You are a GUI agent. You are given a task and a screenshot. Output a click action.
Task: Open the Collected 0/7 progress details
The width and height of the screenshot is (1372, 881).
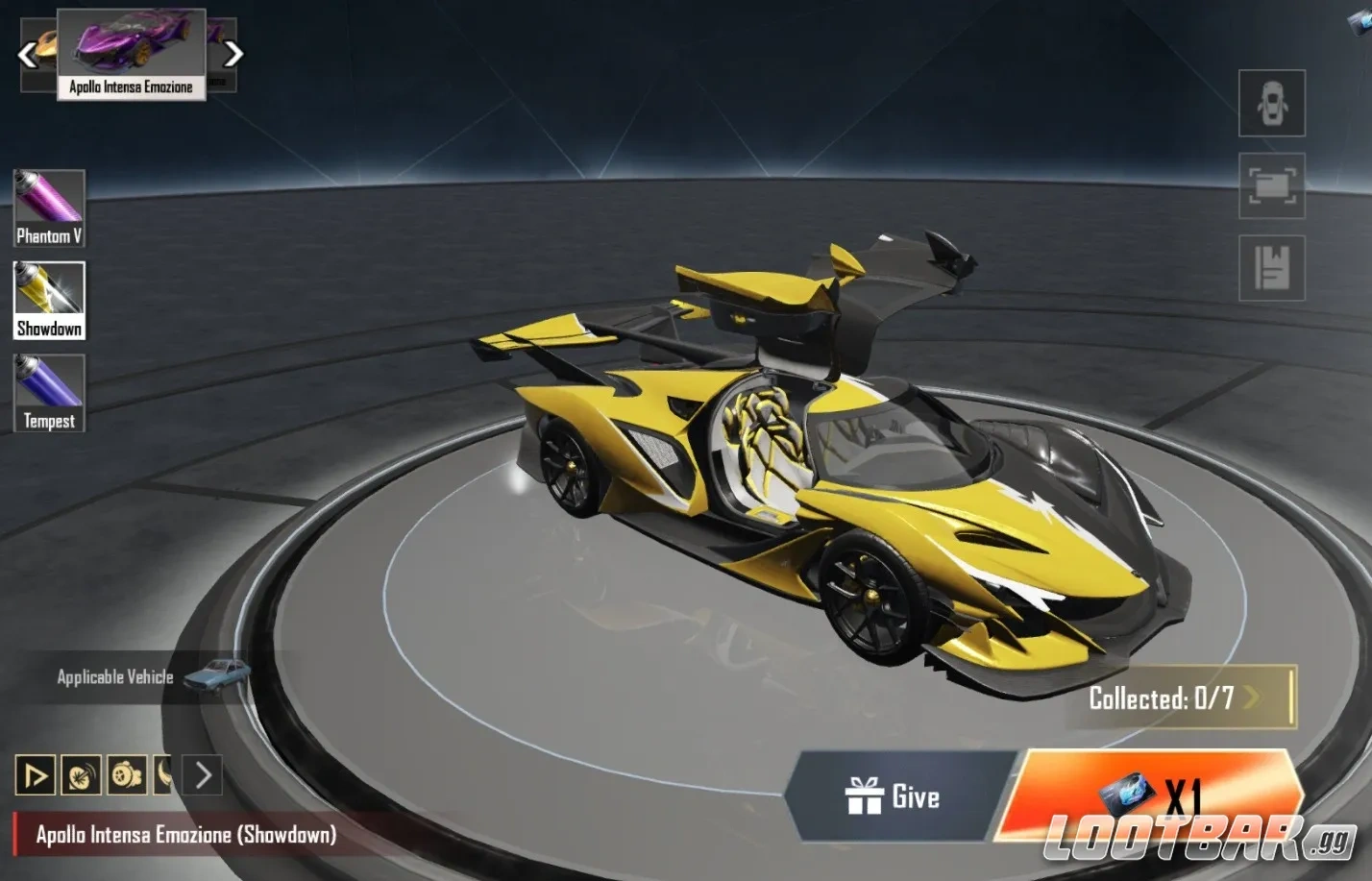[1184, 700]
